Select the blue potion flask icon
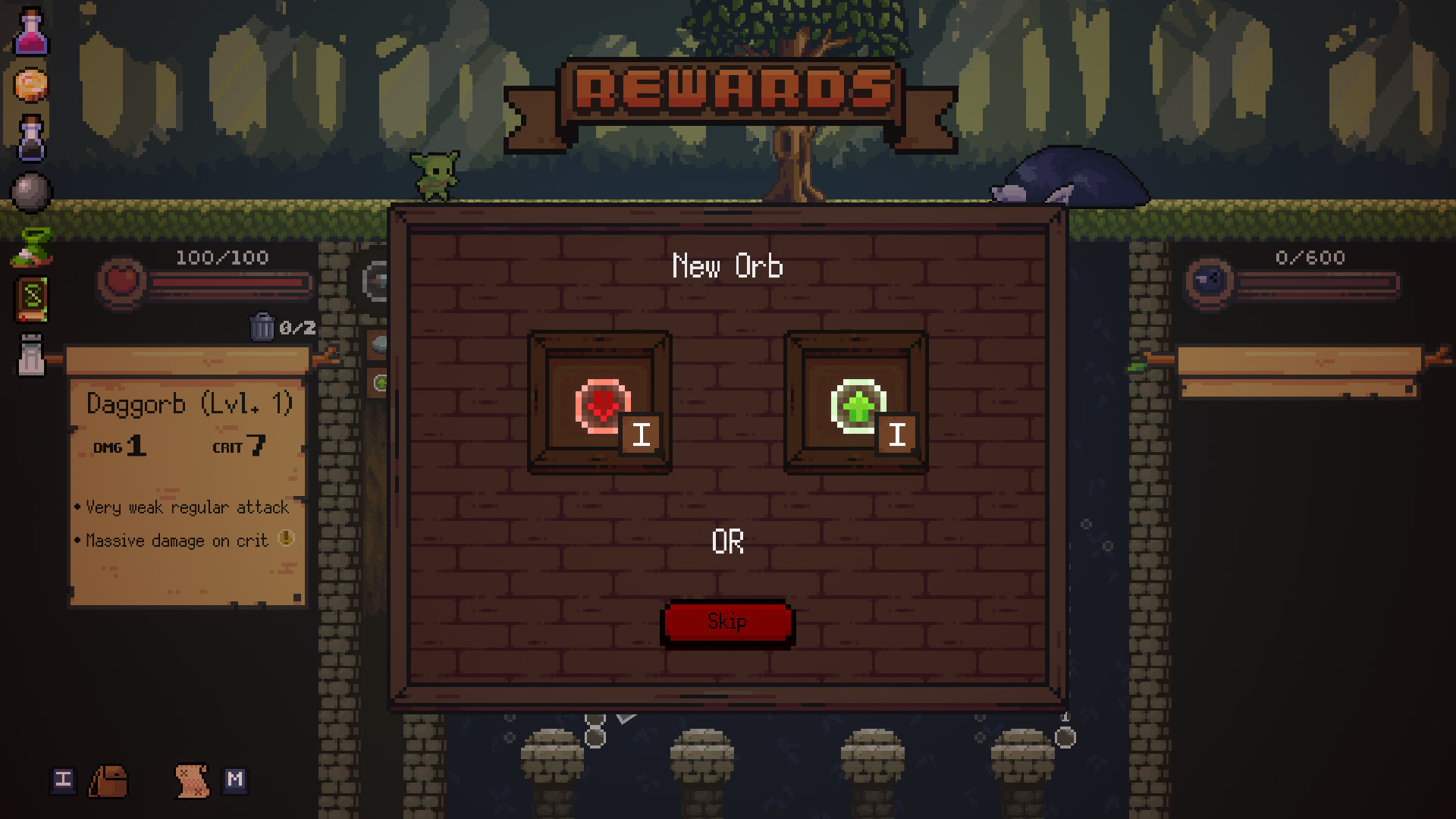1456x819 pixels. [30, 139]
